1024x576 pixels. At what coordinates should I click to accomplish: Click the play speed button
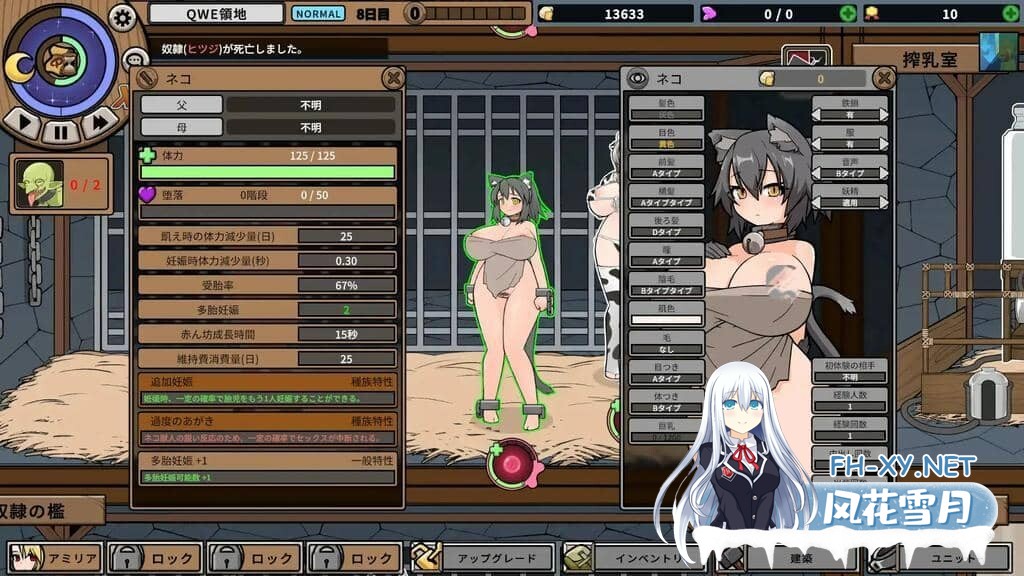point(22,124)
